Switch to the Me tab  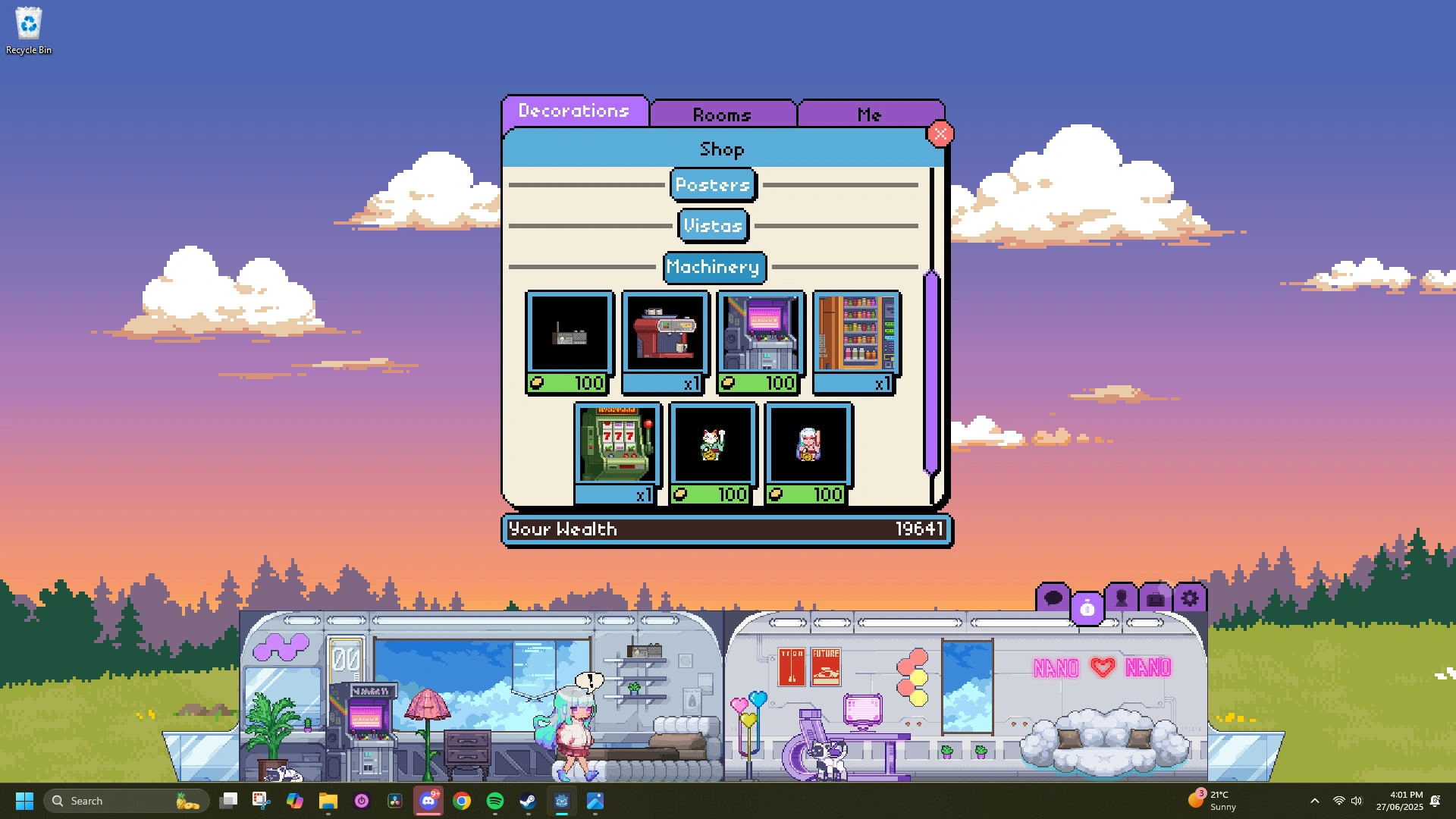click(x=870, y=115)
